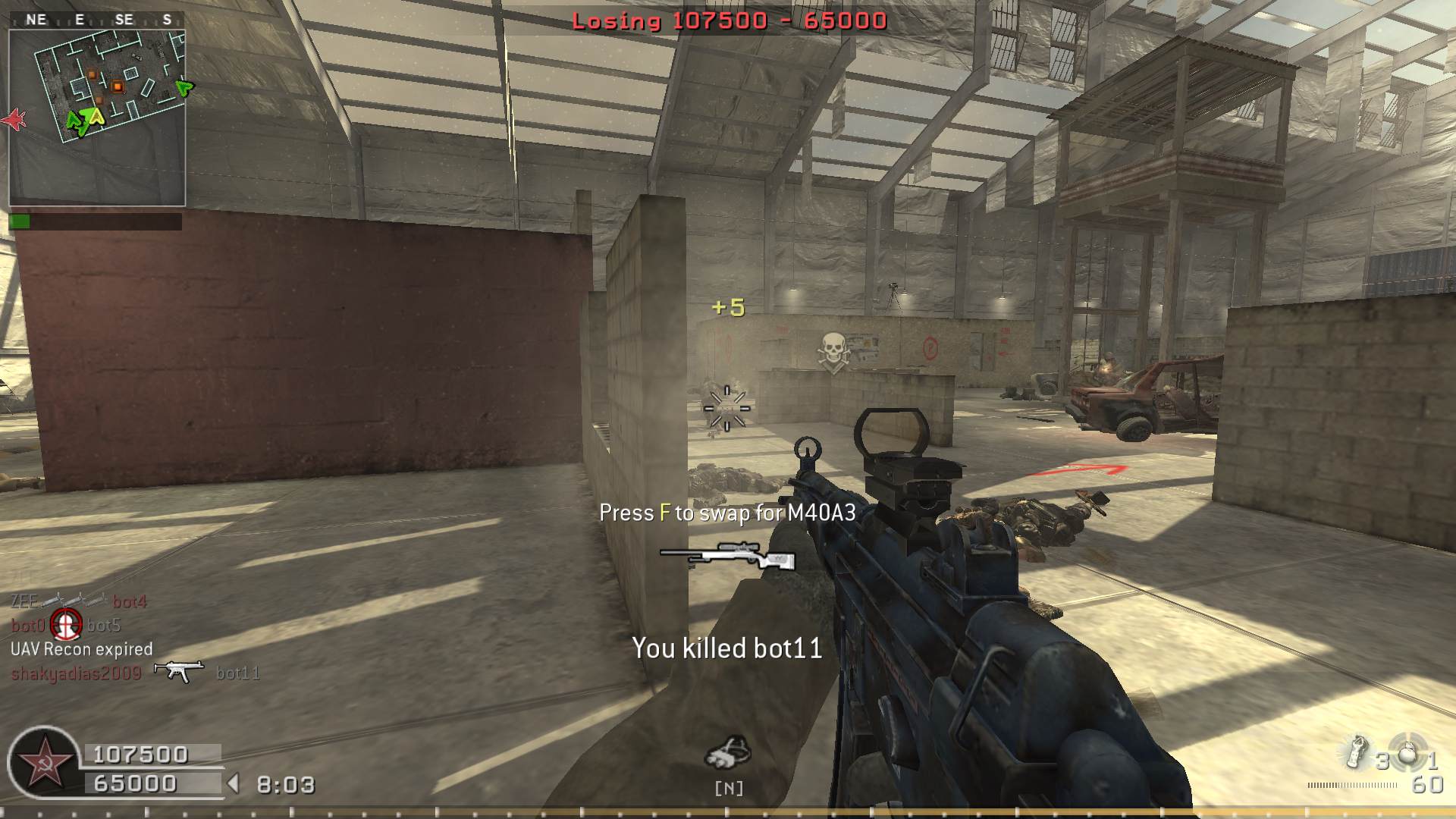Click the red jet icon beside the minimap
The height and width of the screenshot is (819, 1456).
[14, 119]
